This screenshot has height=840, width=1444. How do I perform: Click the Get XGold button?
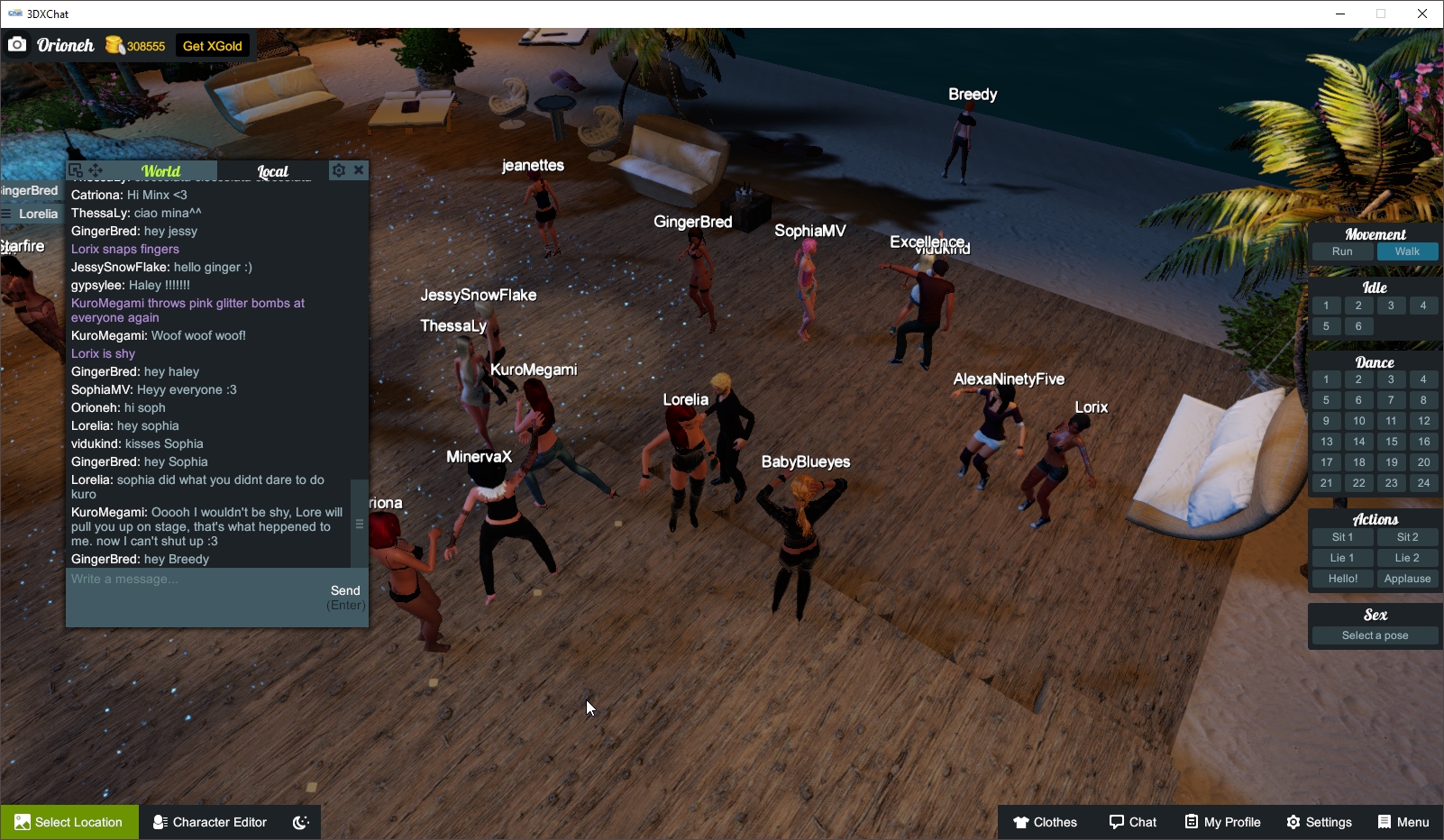pos(212,44)
